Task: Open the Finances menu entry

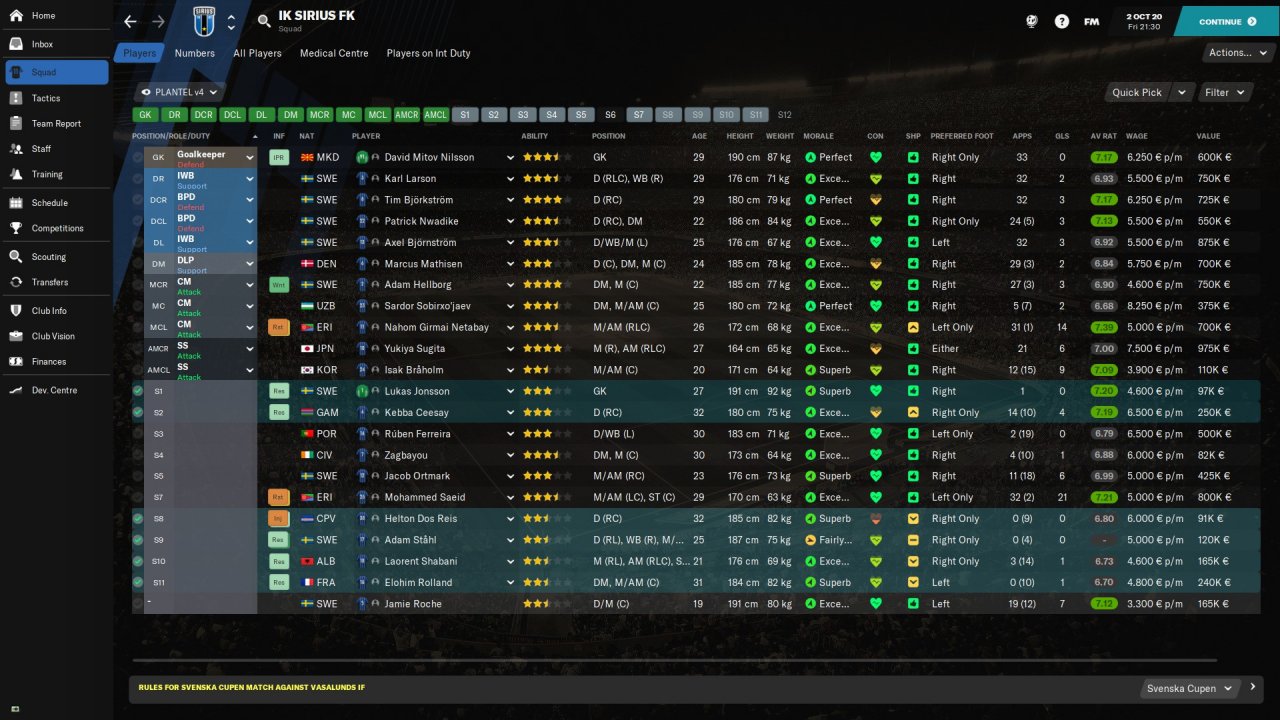Action: coord(49,361)
